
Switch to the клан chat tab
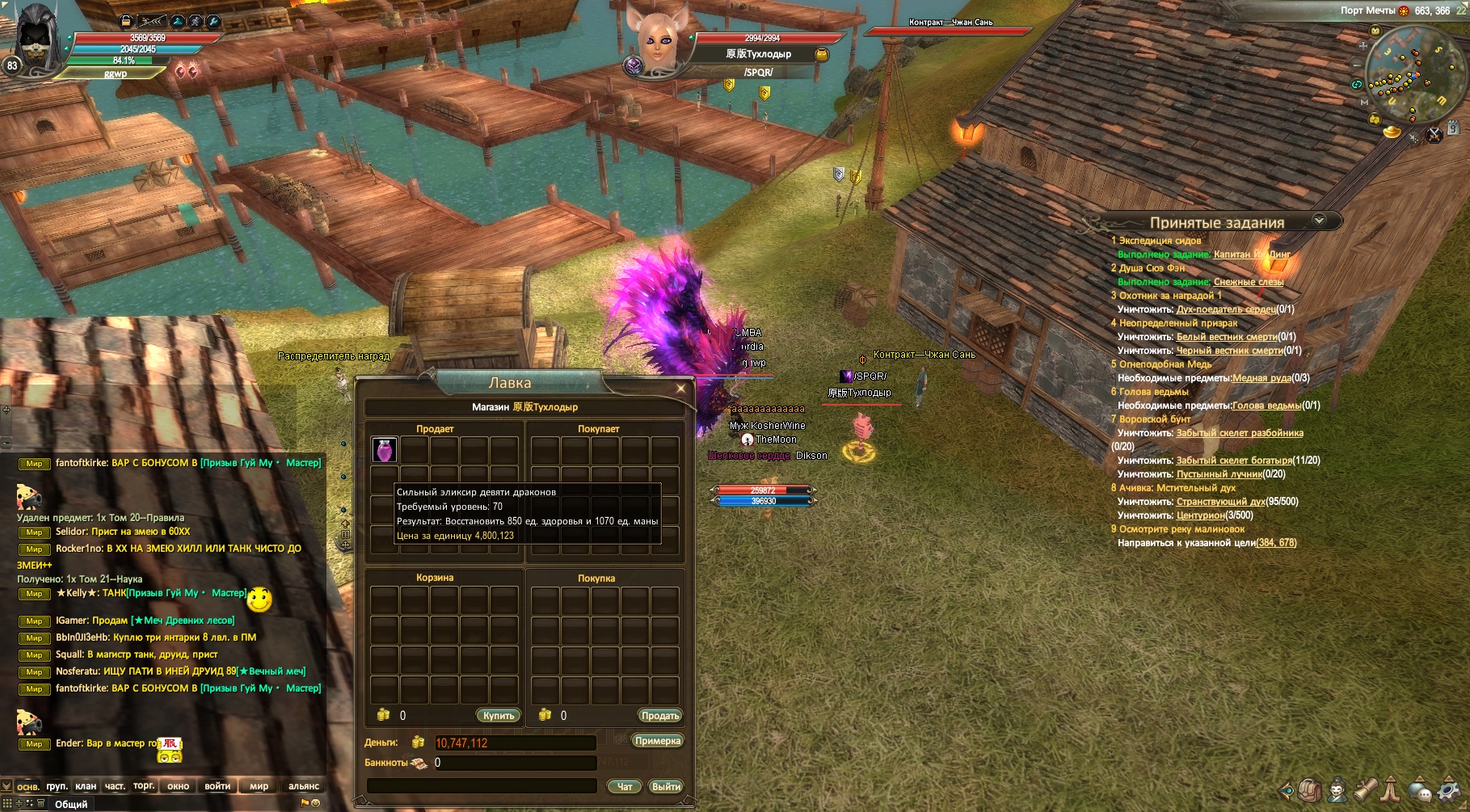[86, 786]
